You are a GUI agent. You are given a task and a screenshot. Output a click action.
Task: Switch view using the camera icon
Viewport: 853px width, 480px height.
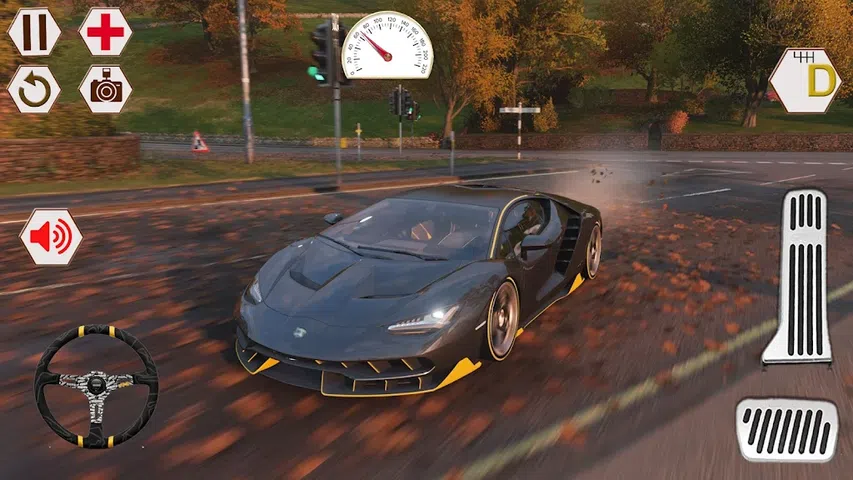pyautogui.click(x=105, y=89)
